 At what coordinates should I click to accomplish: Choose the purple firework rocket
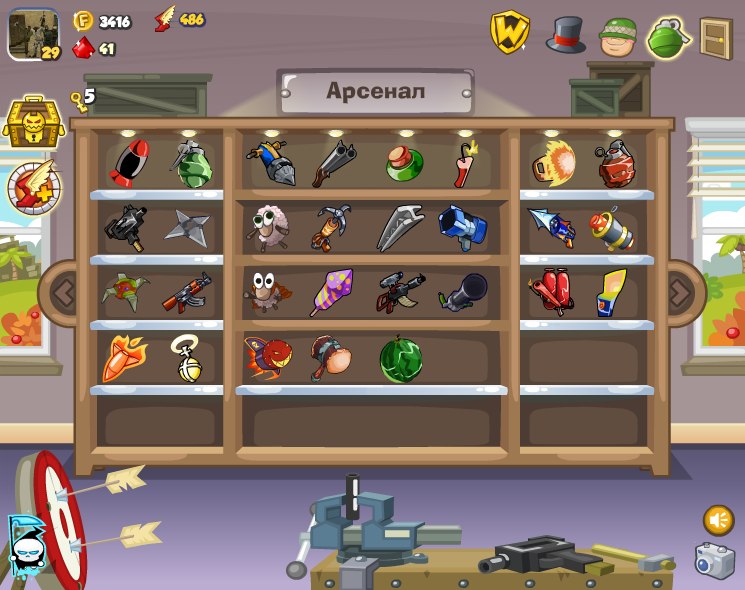pos(329,292)
